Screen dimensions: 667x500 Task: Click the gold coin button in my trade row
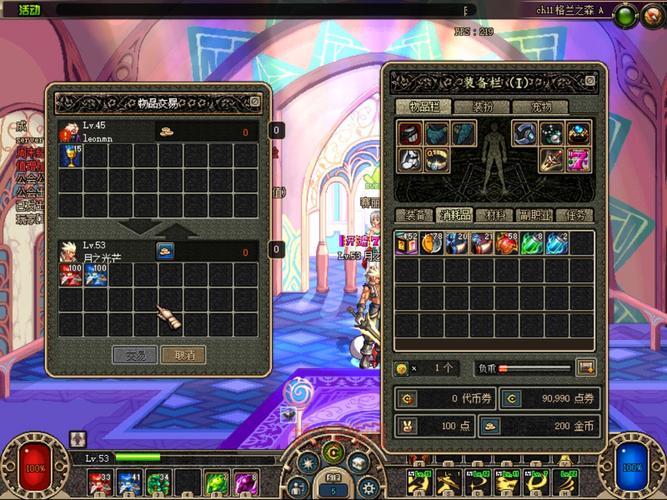pyautogui.click(x=165, y=252)
